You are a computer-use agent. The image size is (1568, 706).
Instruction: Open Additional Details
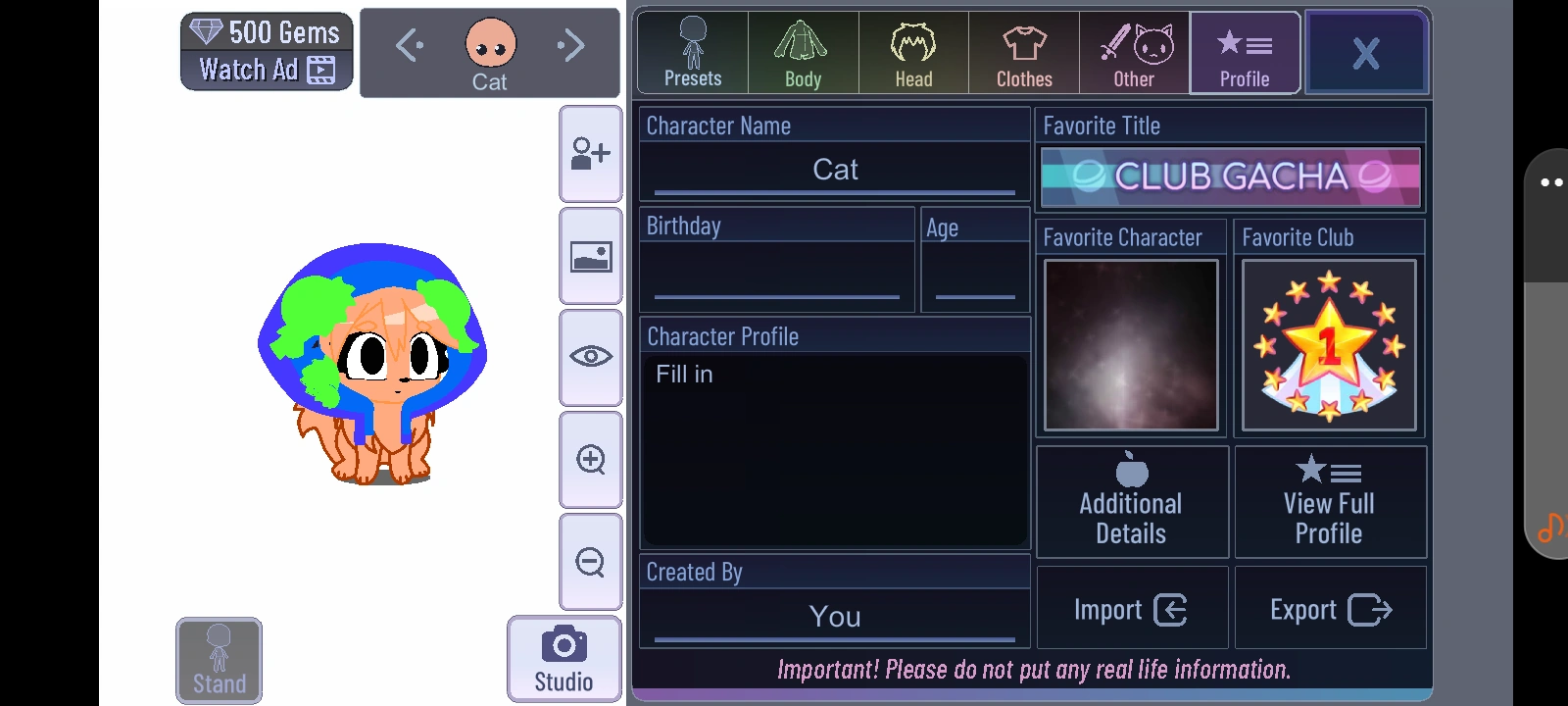[1131, 501]
